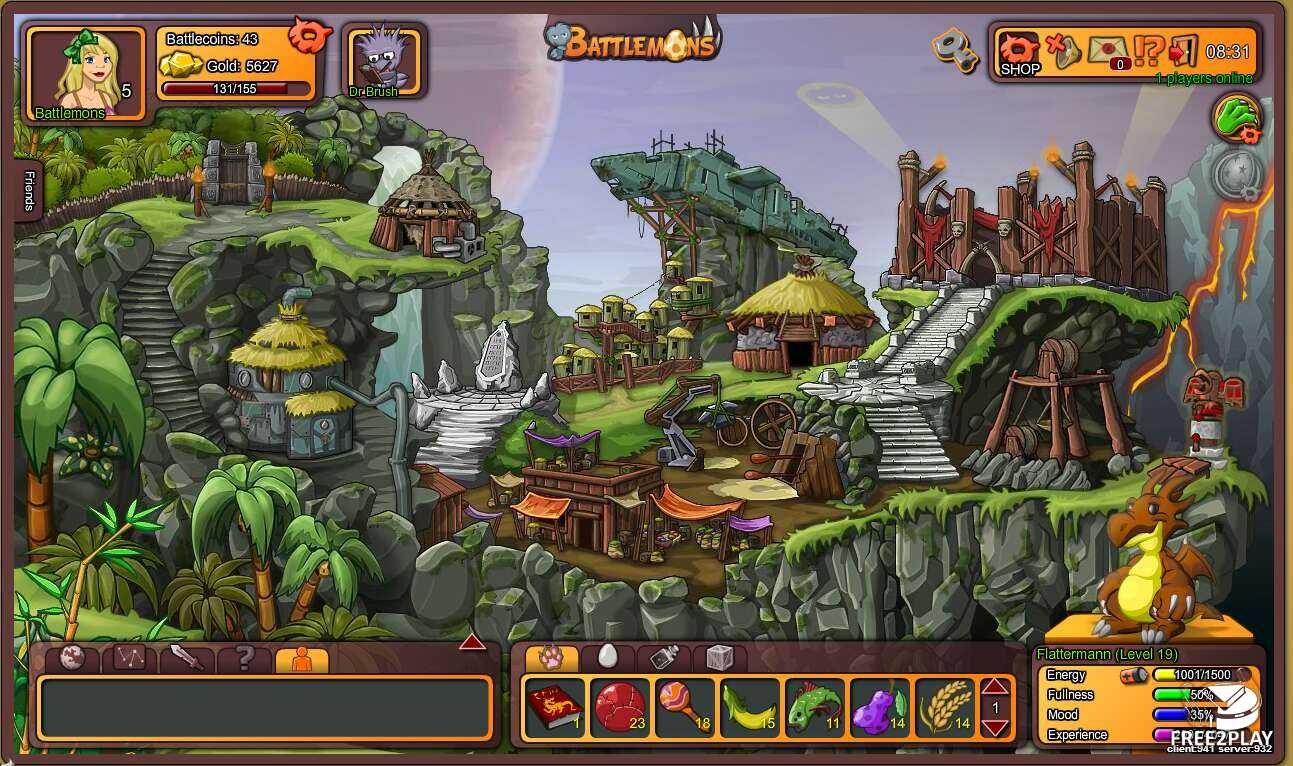The height and width of the screenshot is (766, 1293).
Task: Open settings with the wrench icon
Action: tap(954, 50)
